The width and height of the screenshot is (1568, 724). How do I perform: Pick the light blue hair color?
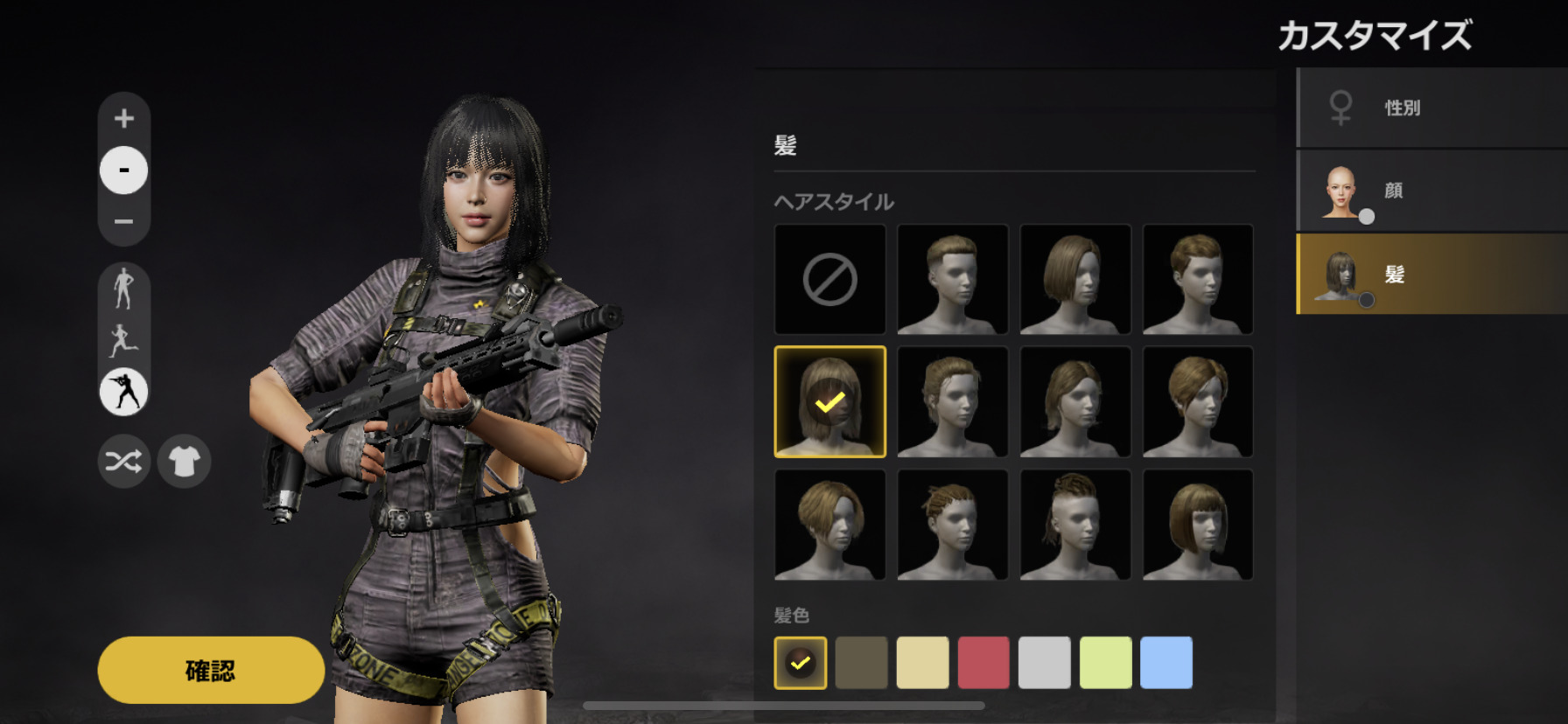[x=1166, y=663]
